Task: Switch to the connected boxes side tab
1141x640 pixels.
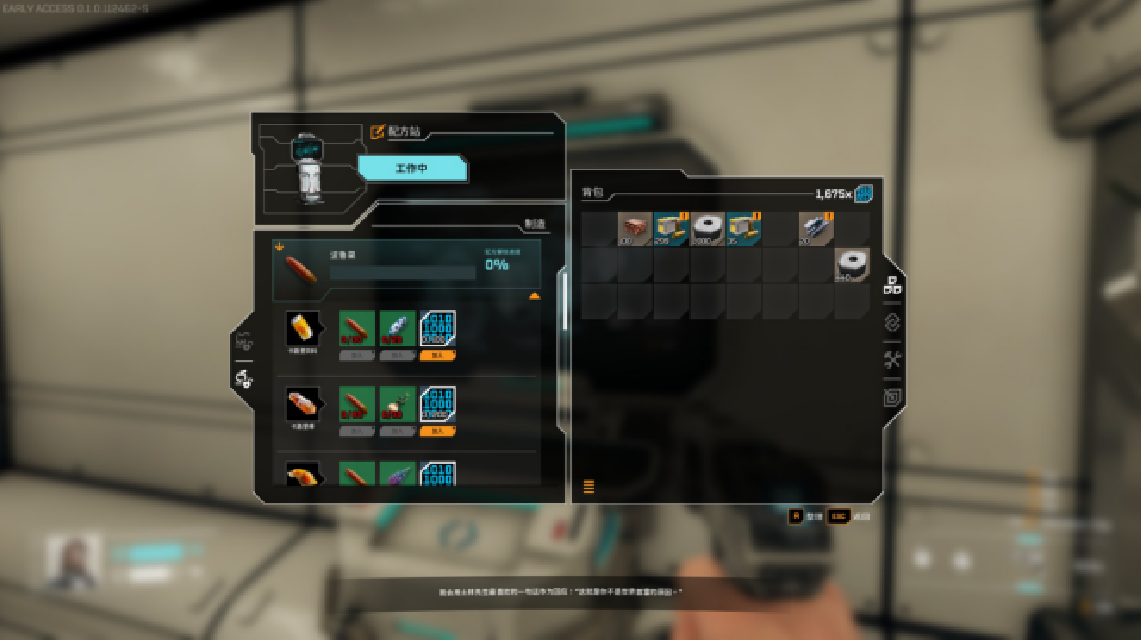Action: point(893,286)
